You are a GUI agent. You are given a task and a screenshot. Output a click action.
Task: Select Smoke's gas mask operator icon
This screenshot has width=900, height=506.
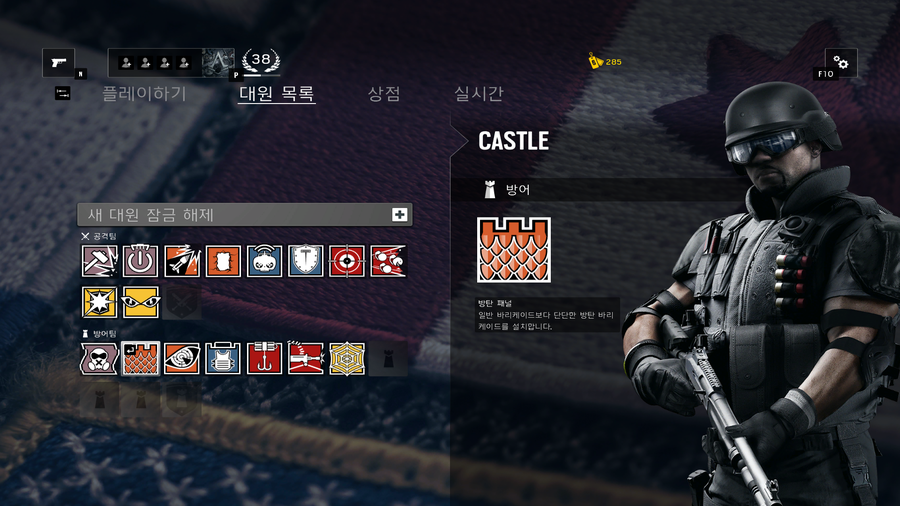99,358
